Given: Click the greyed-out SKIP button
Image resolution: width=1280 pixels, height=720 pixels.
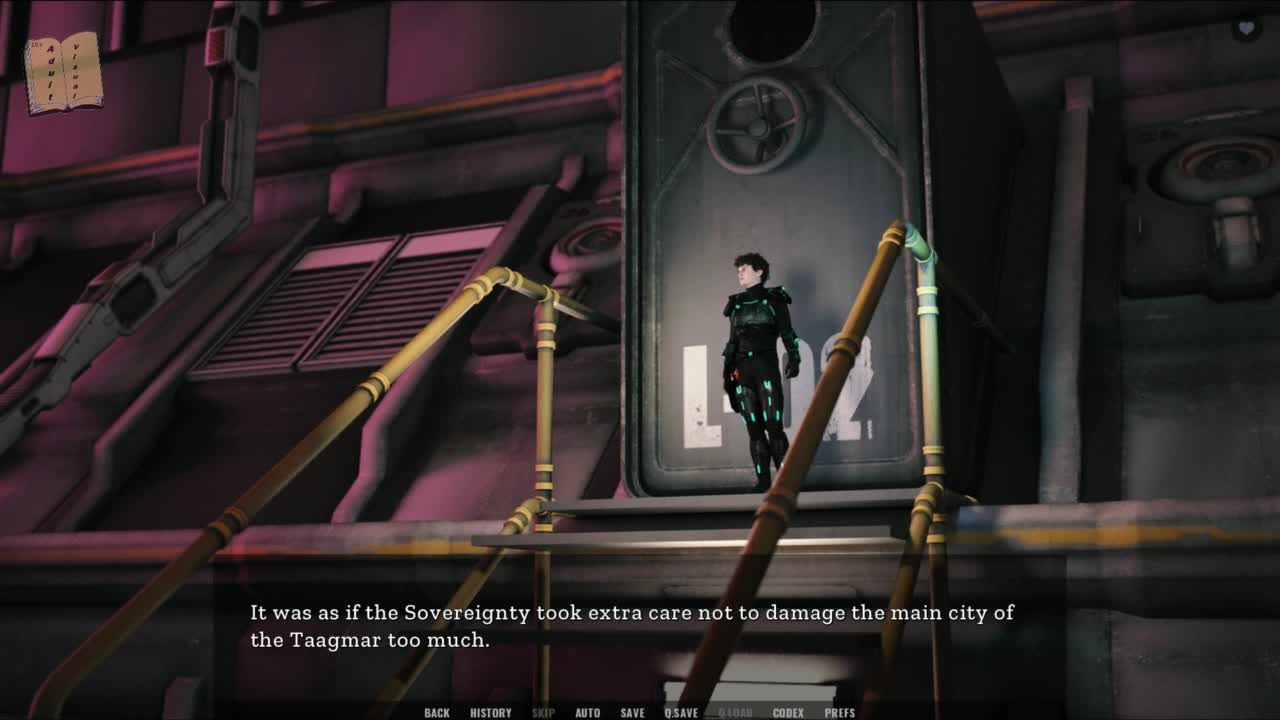Looking at the screenshot, I should coord(543,713).
